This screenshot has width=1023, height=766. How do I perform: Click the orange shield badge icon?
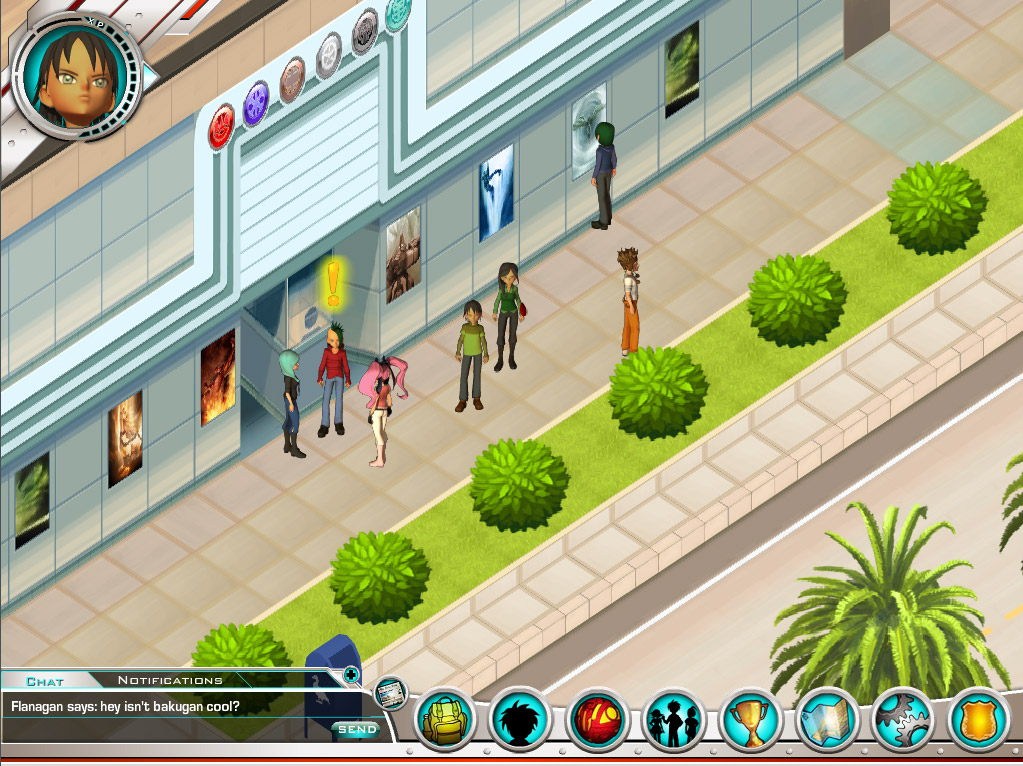tap(980, 721)
